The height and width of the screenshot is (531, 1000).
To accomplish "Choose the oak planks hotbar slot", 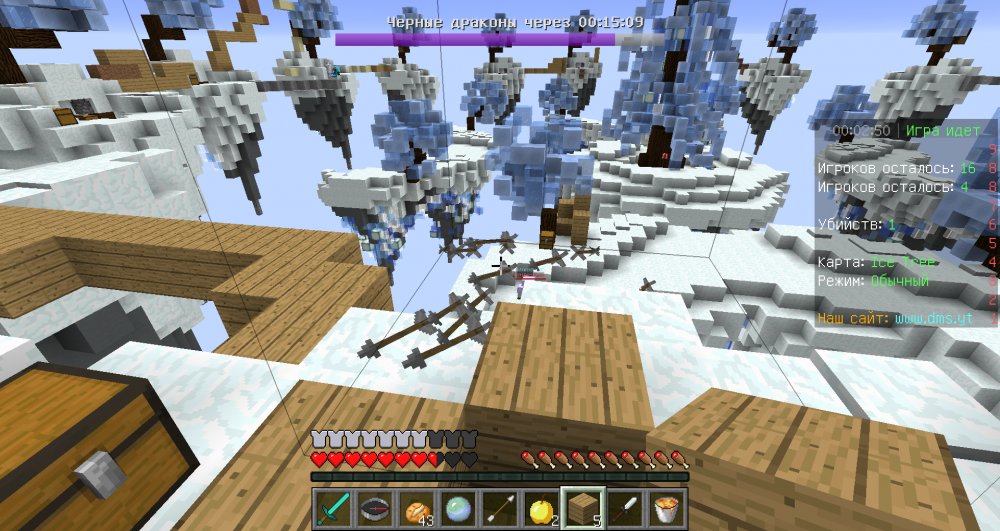I will click(x=581, y=508).
